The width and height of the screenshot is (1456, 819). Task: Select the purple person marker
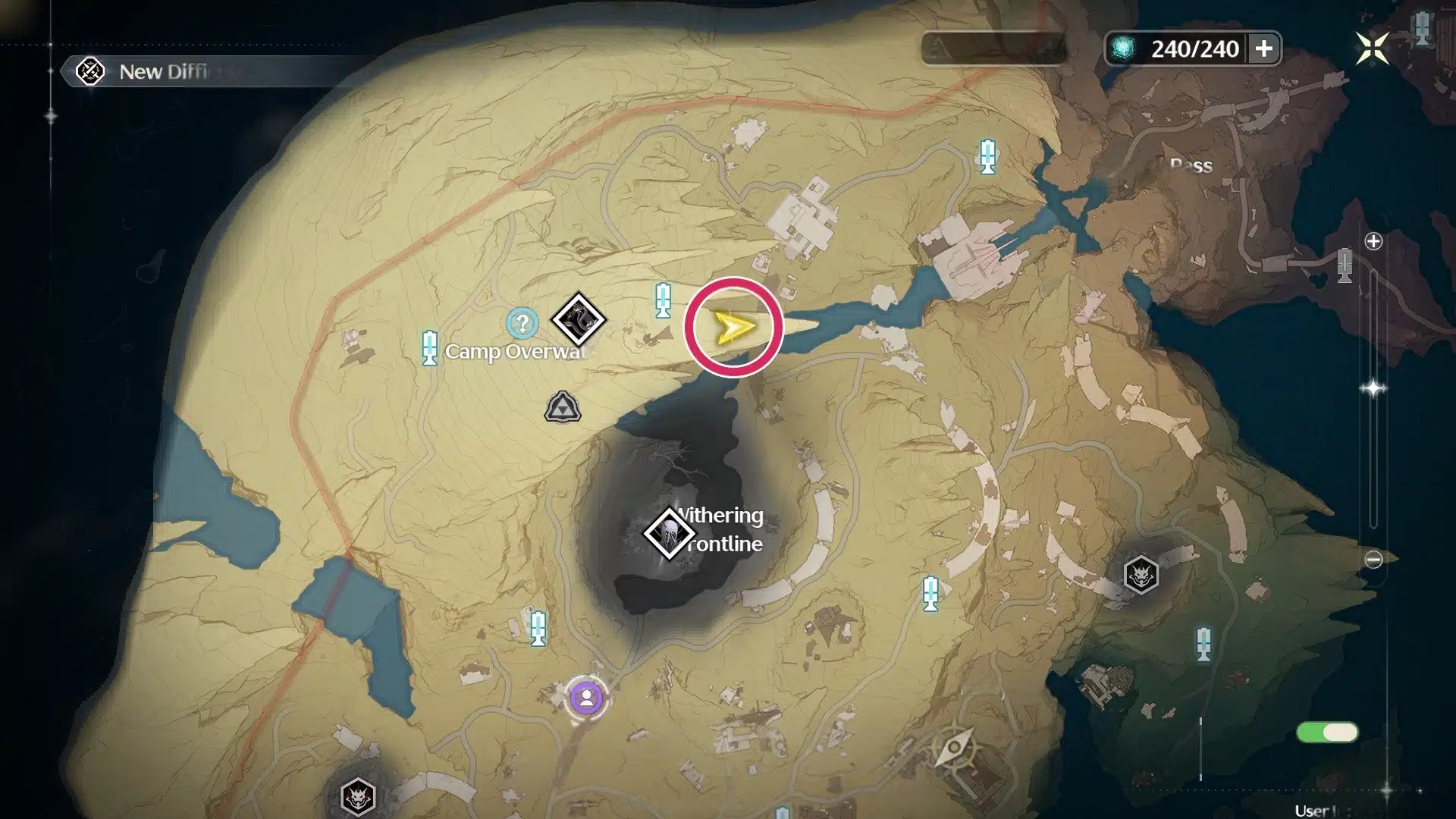[586, 698]
